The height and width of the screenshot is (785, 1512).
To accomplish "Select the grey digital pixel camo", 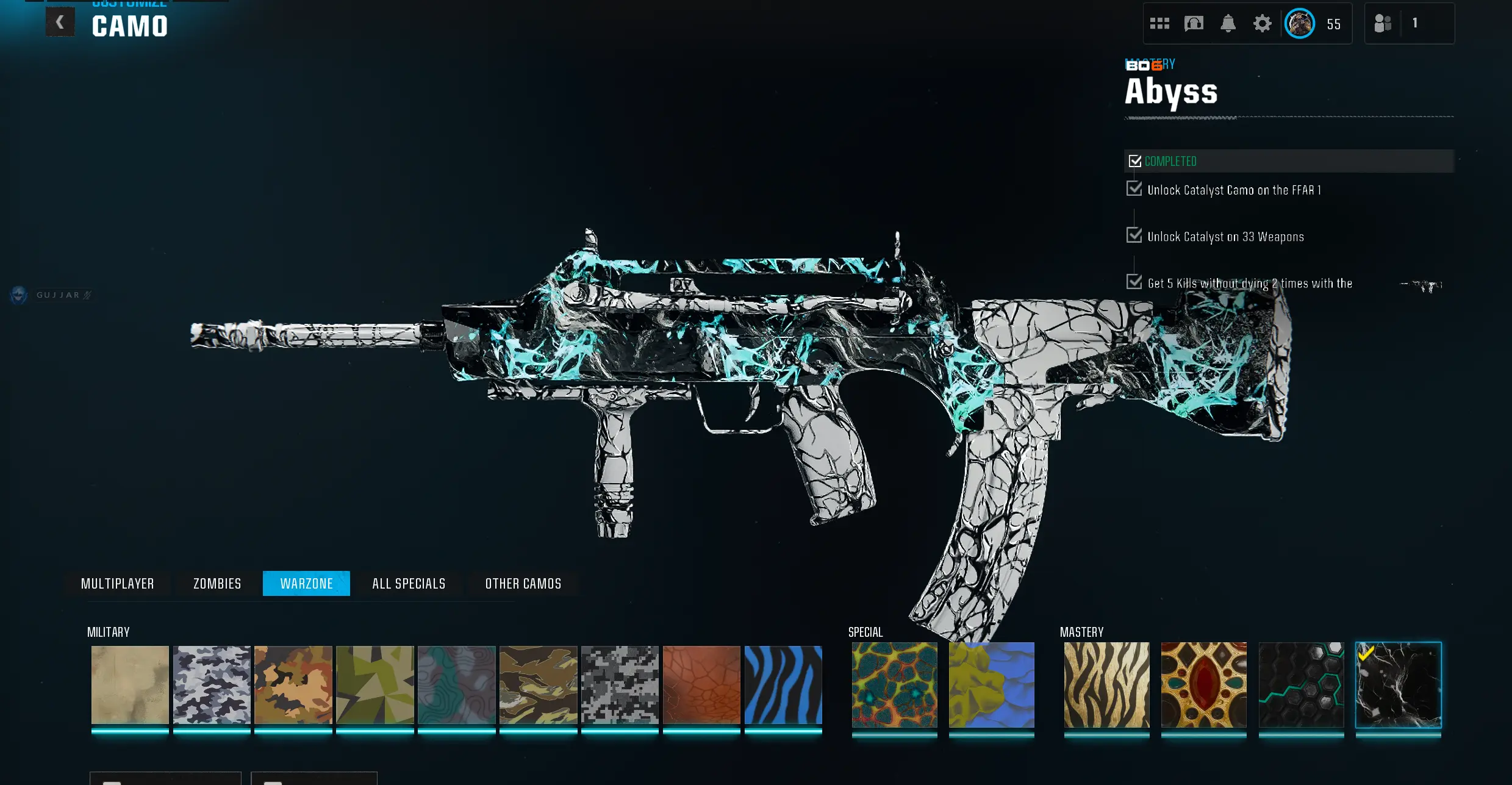I will click(620, 685).
